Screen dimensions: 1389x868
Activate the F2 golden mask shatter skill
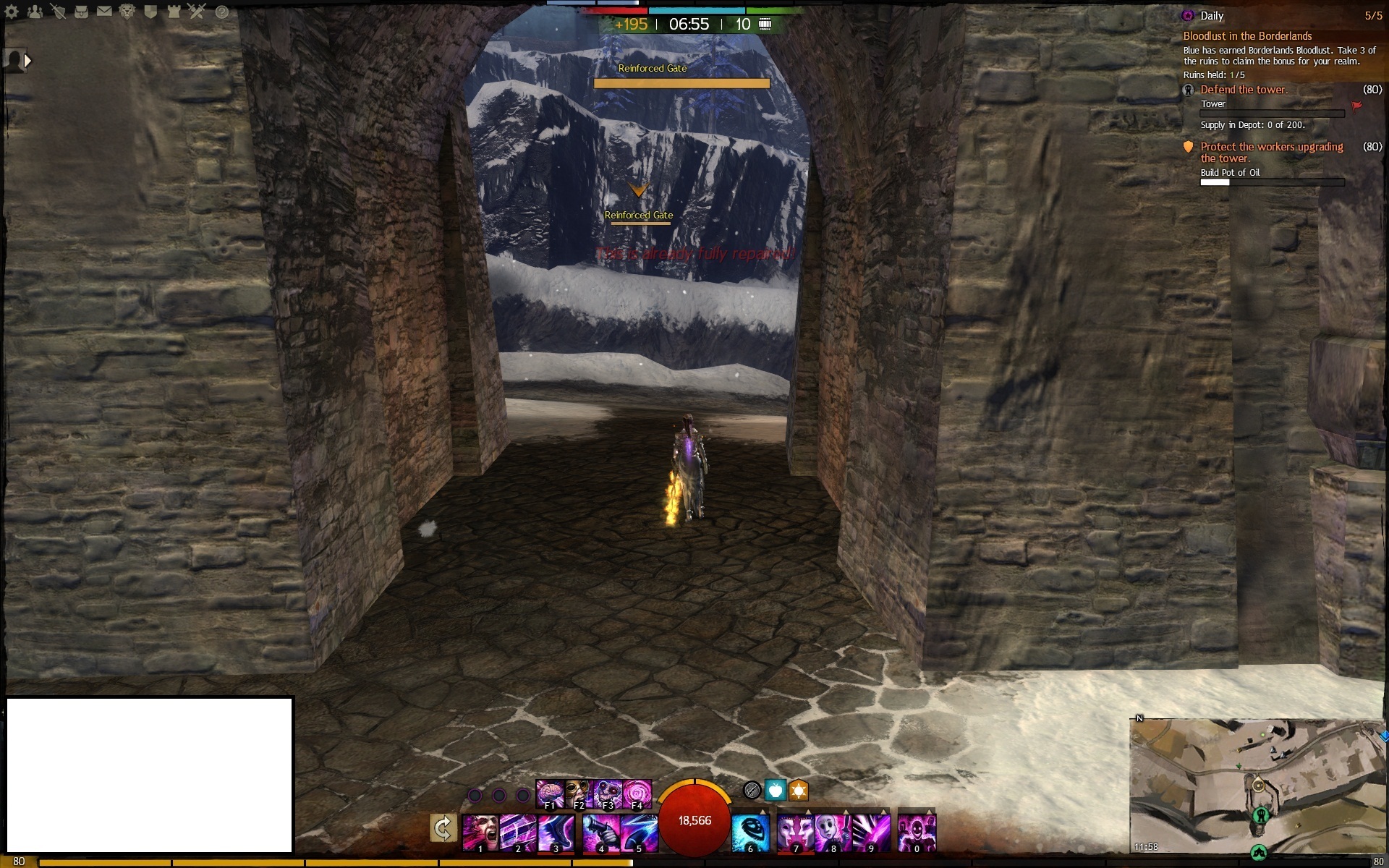(578, 793)
